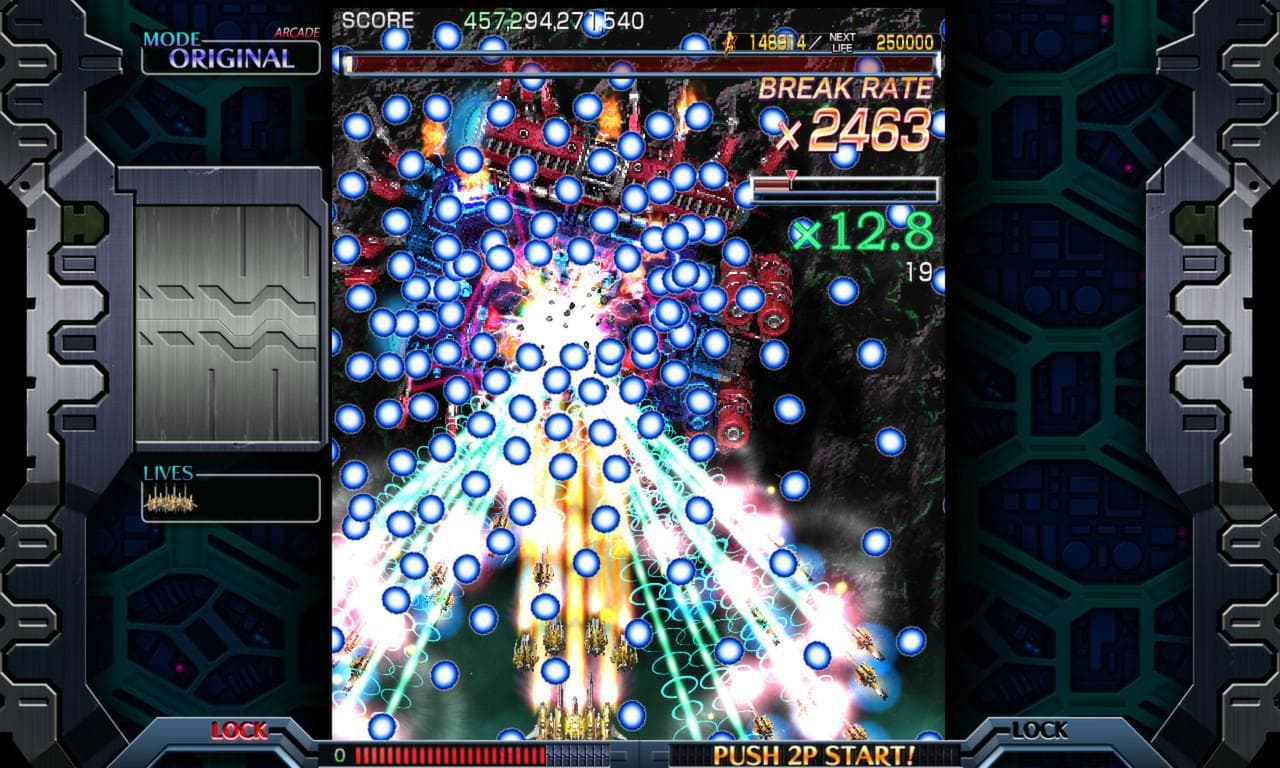Click the BREAK RATE x2463 multiplier
Viewport: 1280px width, 768px height.
(x=855, y=128)
